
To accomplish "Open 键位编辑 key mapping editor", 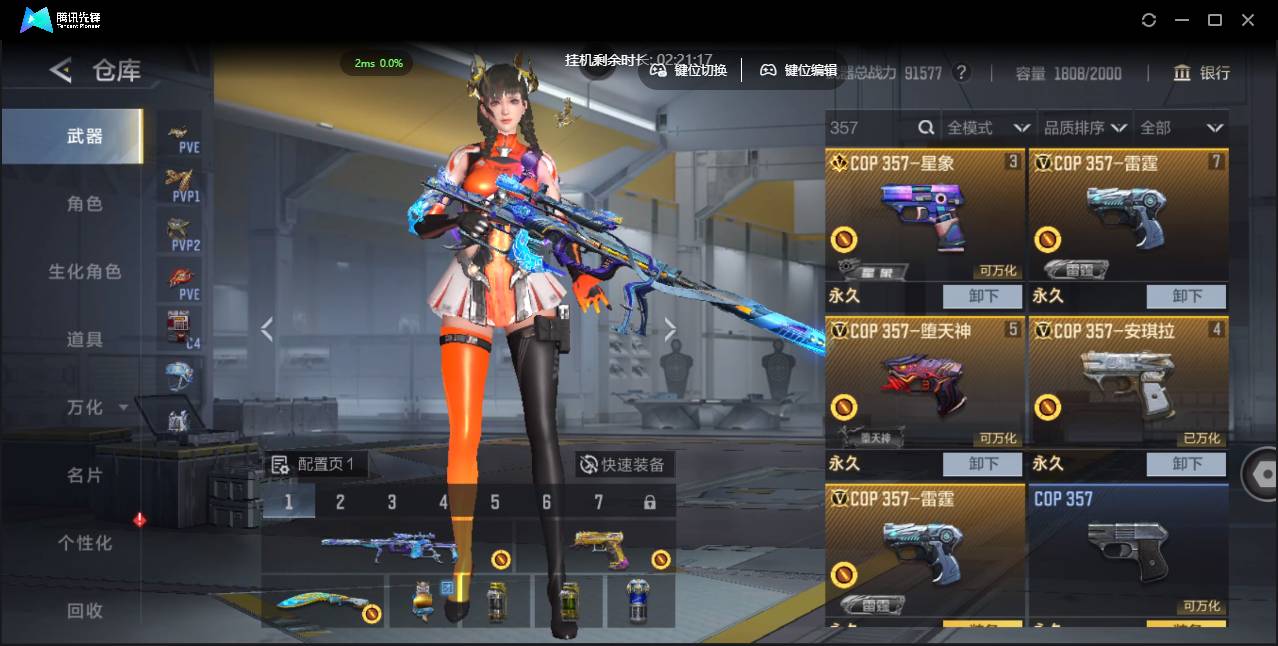I will [x=799, y=70].
